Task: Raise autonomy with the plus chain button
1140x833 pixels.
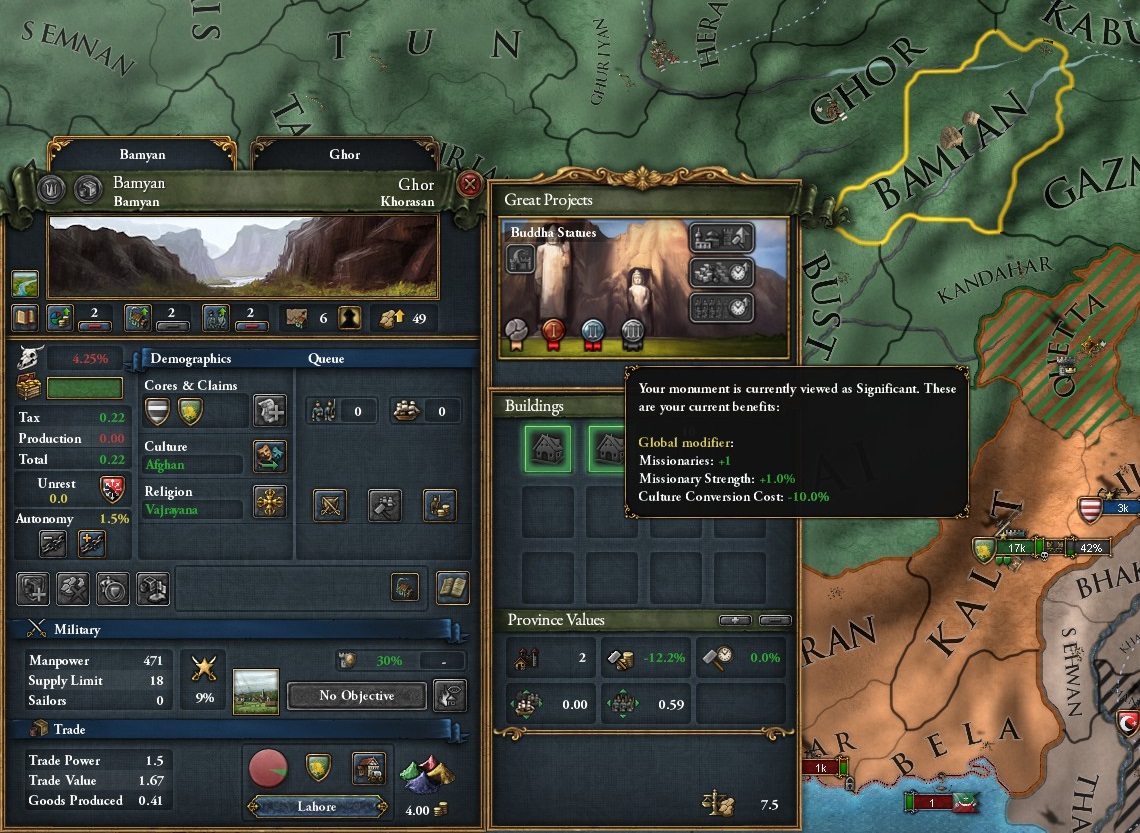Action: click(91, 543)
